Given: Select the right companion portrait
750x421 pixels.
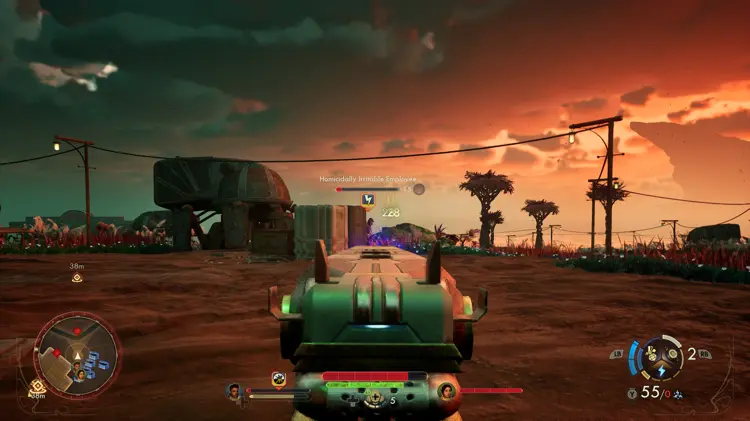Looking at the screenshot, I should click(x=447, y=391).
